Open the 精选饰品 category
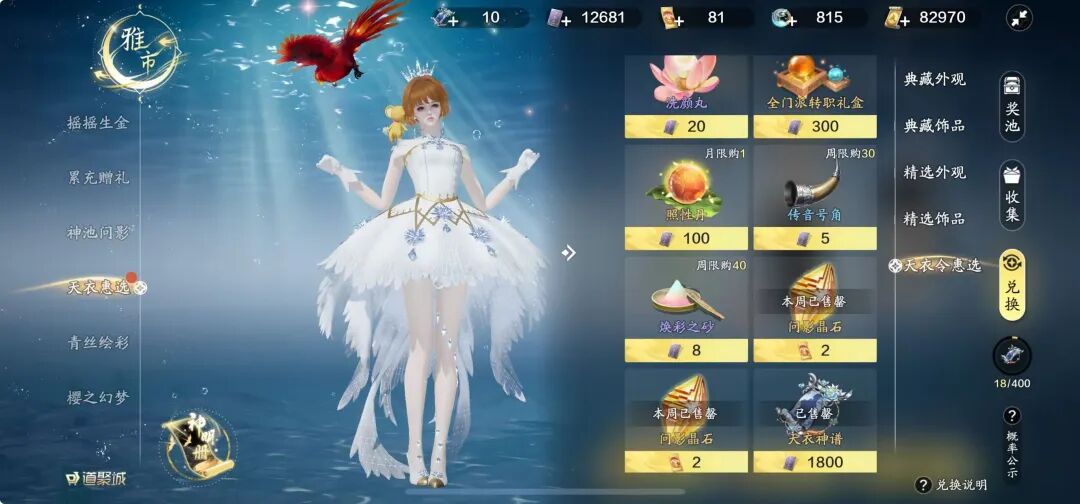The width and height of the screenshot is (1080, 504). [934, 218]
